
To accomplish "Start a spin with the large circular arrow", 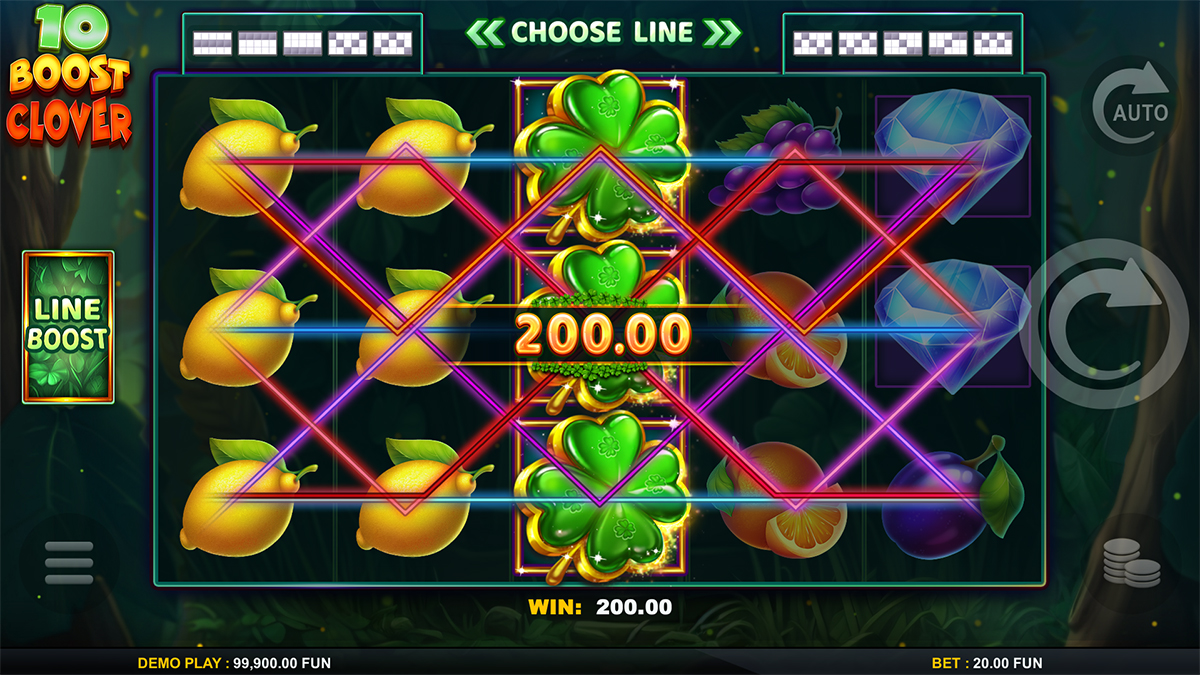I will click(x=1105, y=325).
